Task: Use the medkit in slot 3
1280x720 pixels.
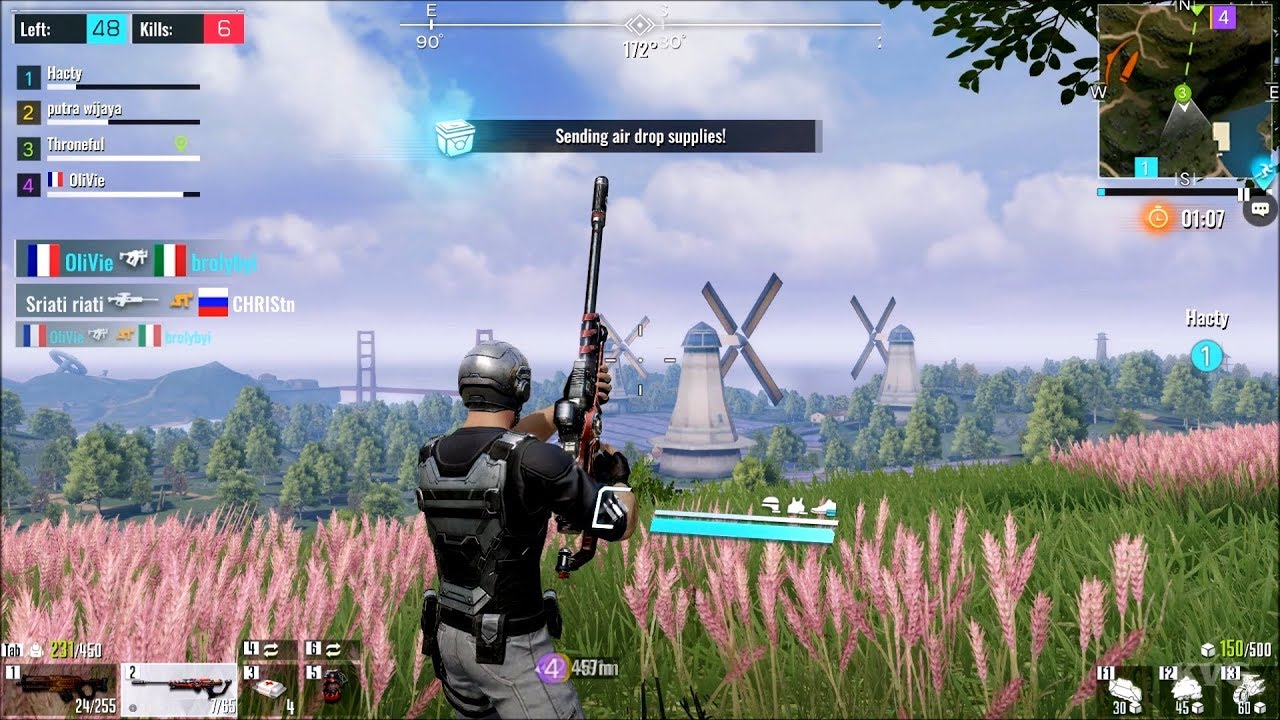Action: pos(270,690)
